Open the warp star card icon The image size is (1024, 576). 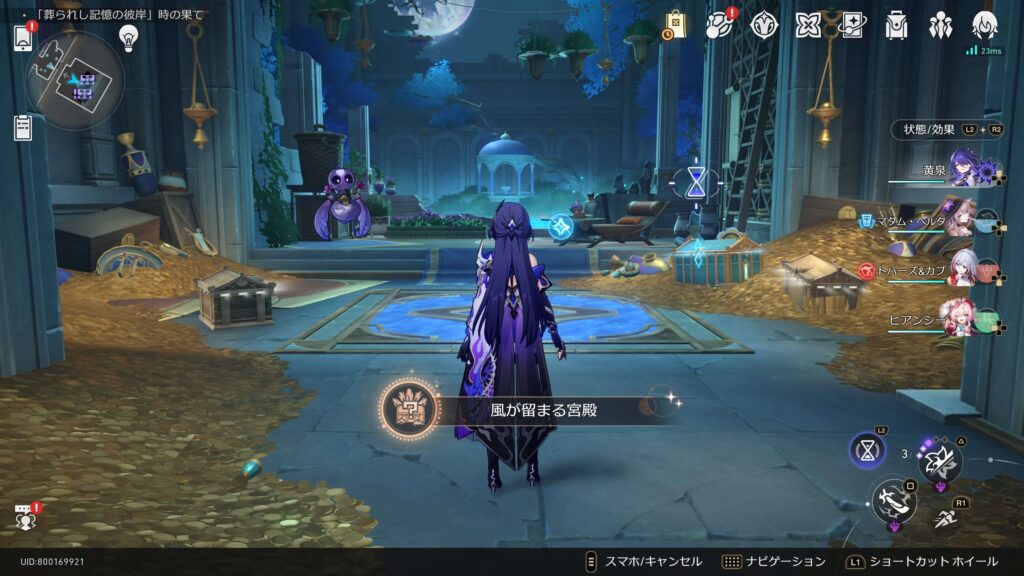(852, 25)
